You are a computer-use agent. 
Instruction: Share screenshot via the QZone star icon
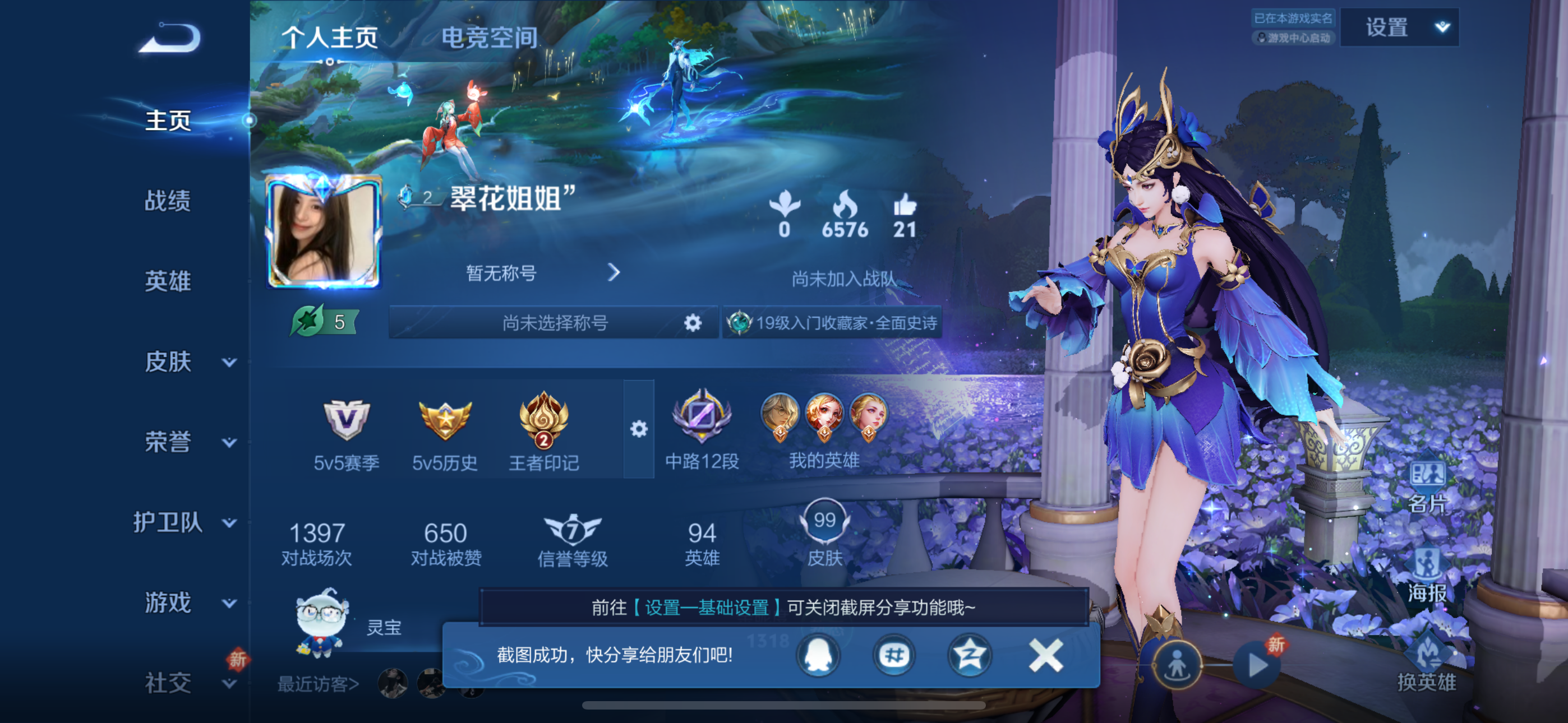970,656
